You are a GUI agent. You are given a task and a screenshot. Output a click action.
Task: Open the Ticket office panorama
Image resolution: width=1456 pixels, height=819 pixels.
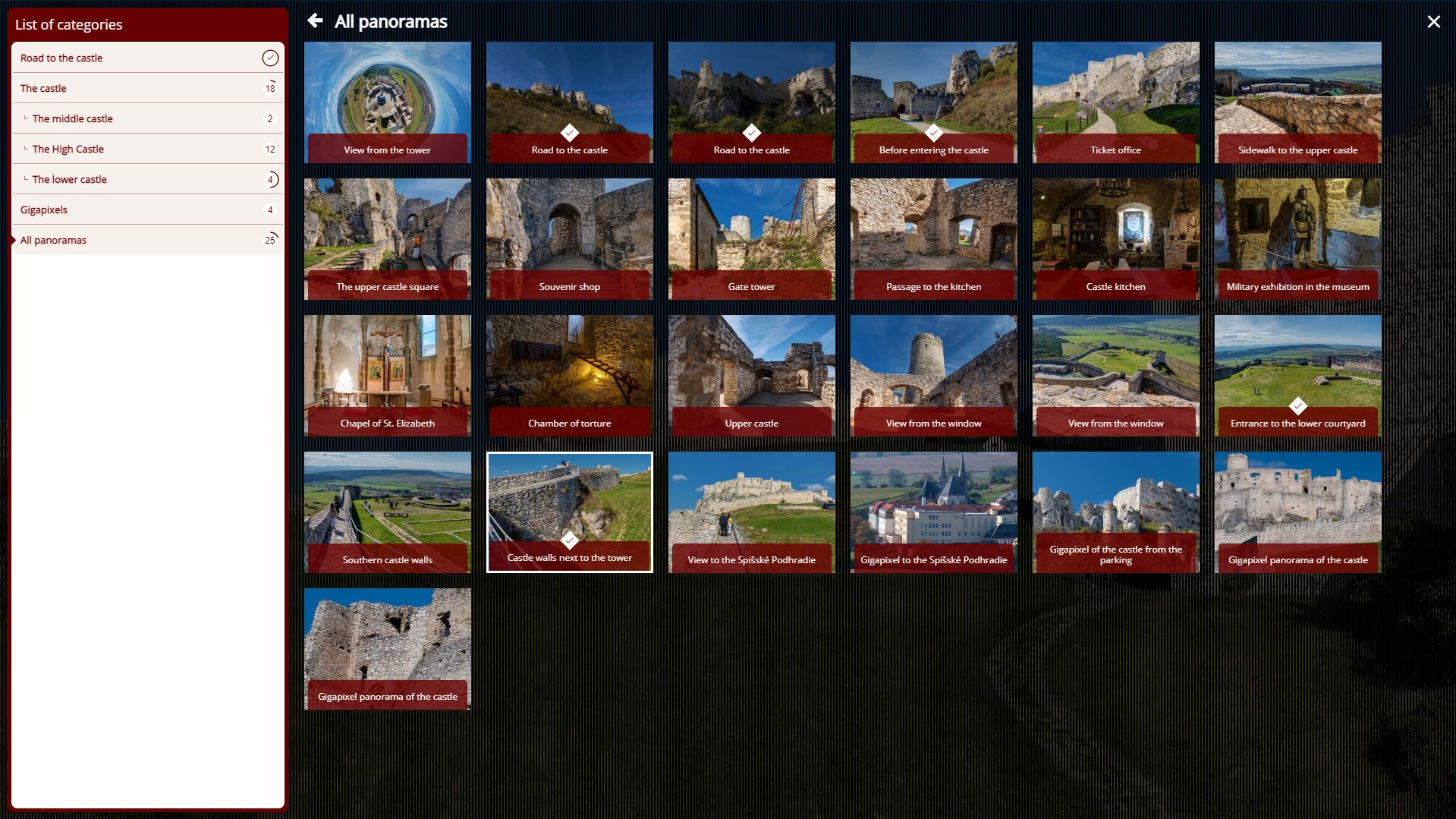(x=1115, y=102)
